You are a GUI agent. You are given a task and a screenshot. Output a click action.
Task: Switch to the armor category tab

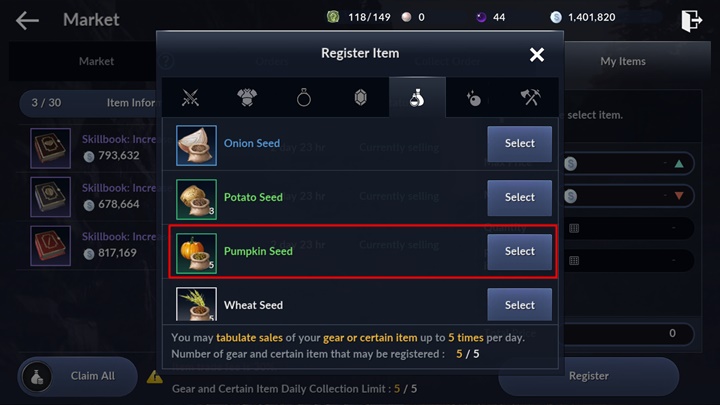pos(247,98)
